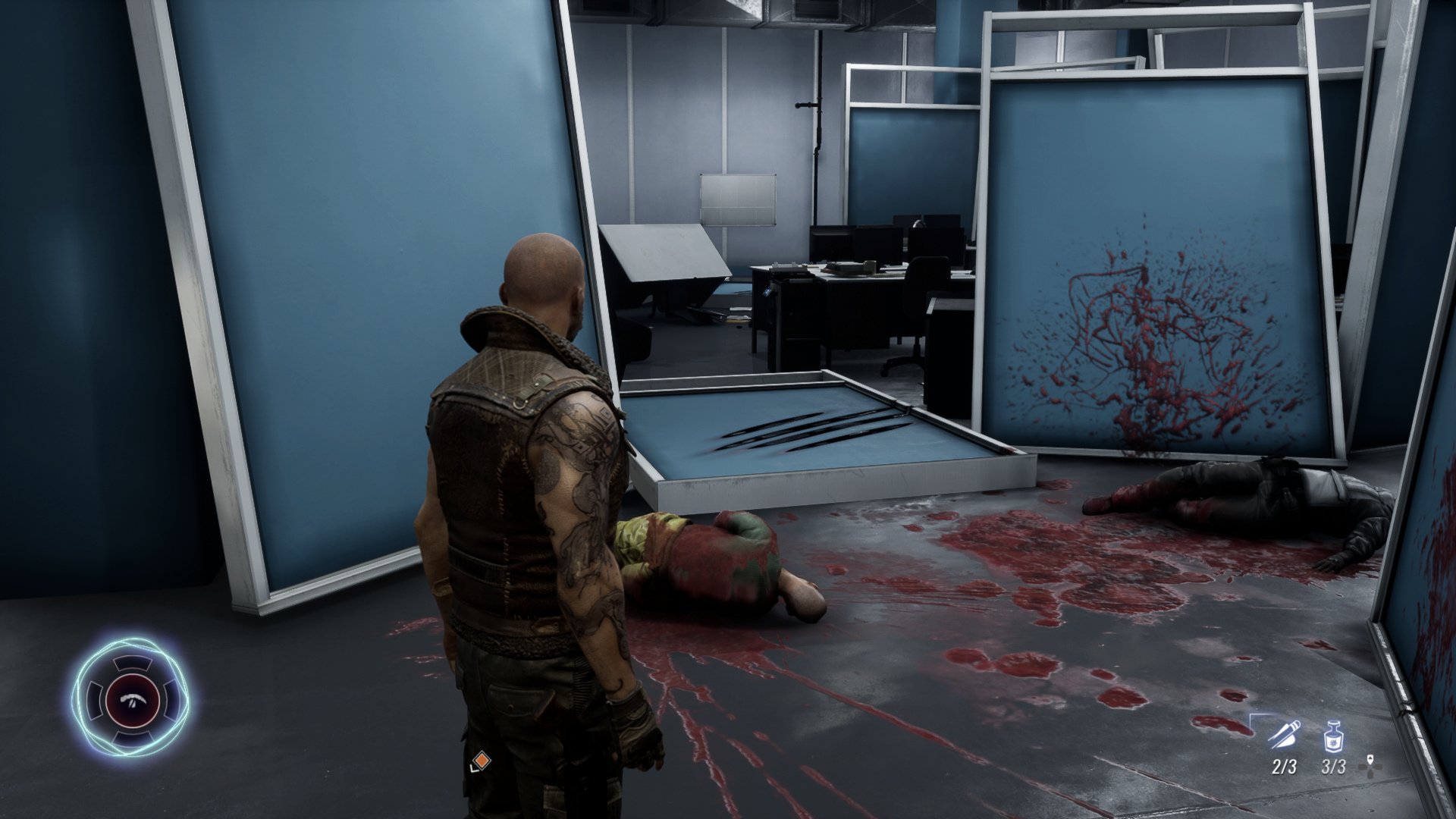The width and height of the screenshot is (1456, 819).
Task: Click the d-pad cross control indicator
Action: click(x=1370, y=768)
